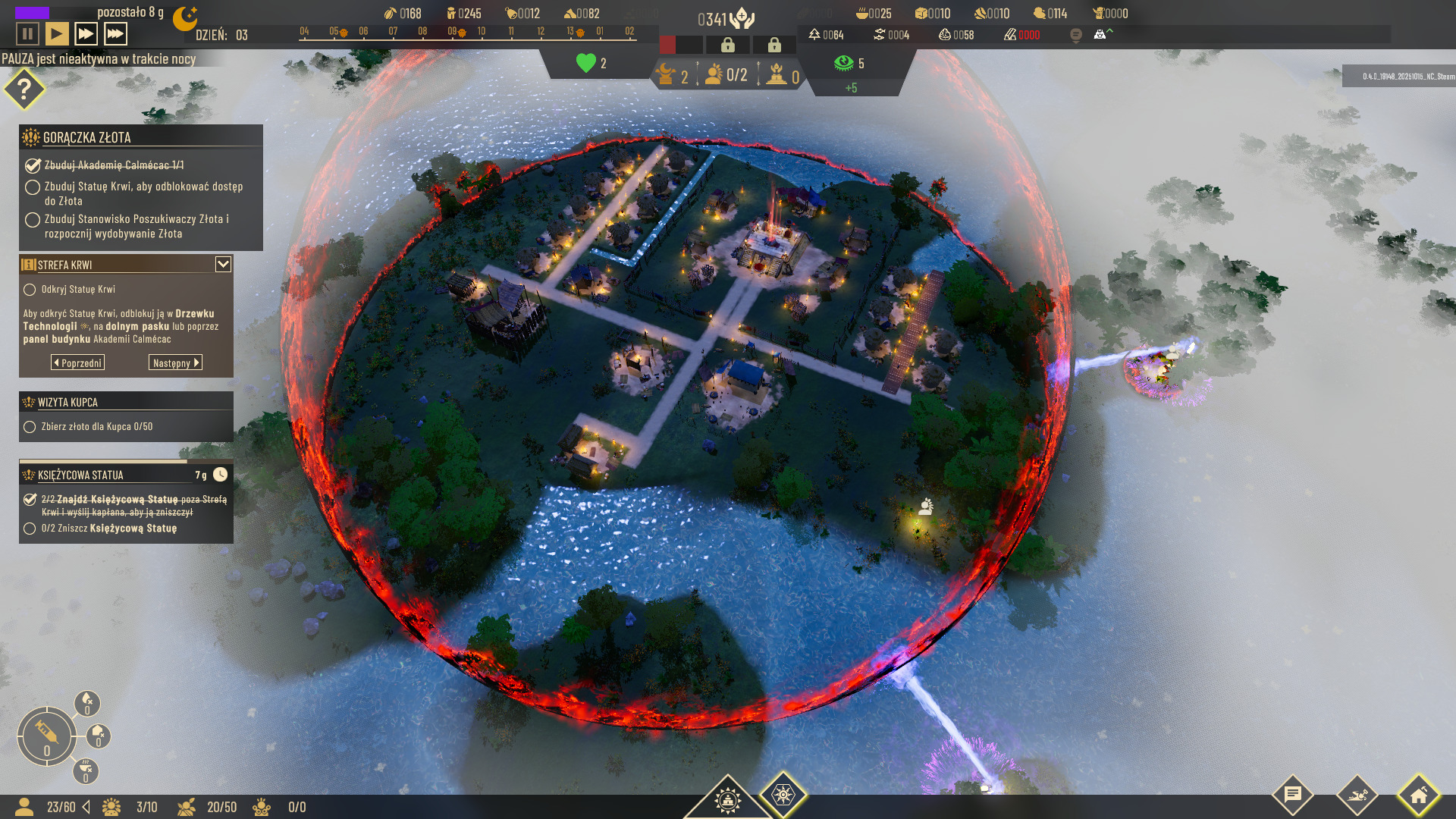Collapse the Strefa Krwi panel dropdown arrow
This screenshot has height=819, width=1456.
(x=223, y=264)
